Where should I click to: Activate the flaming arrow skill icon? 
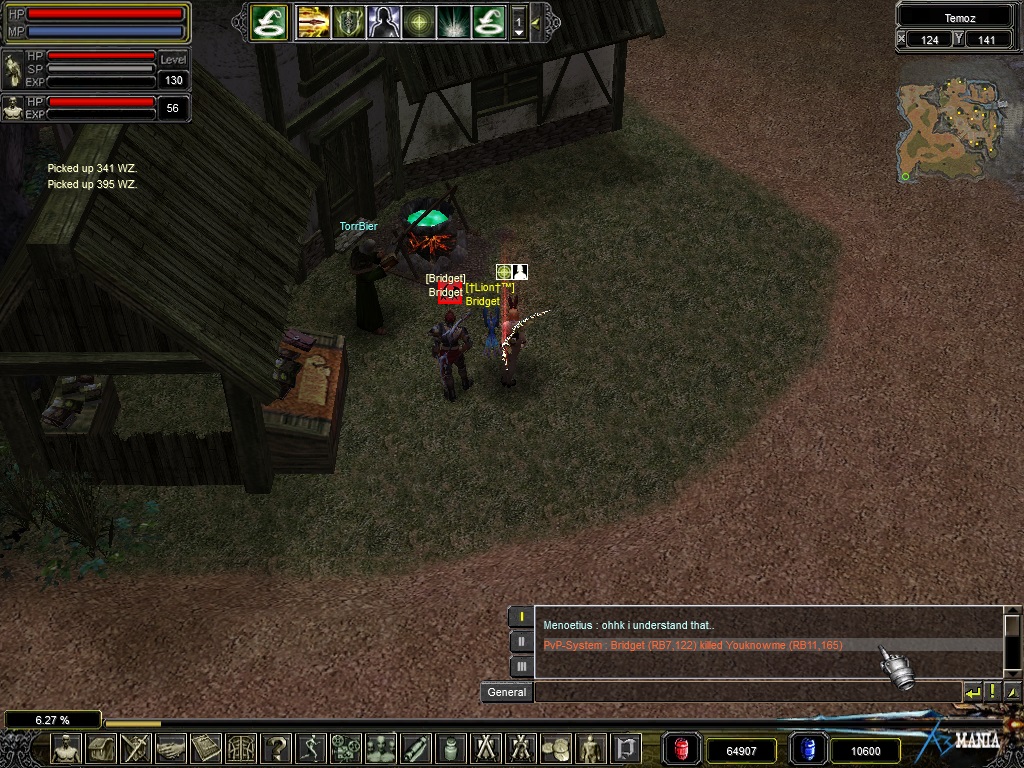click(314, 21)
